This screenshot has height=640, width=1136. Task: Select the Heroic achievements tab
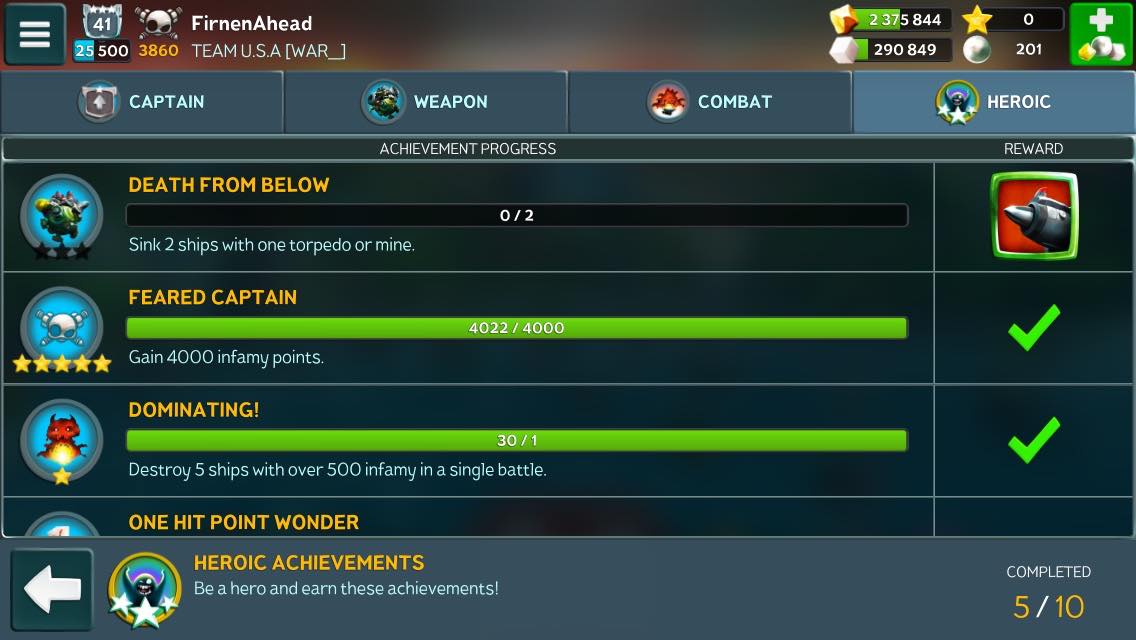994,102
